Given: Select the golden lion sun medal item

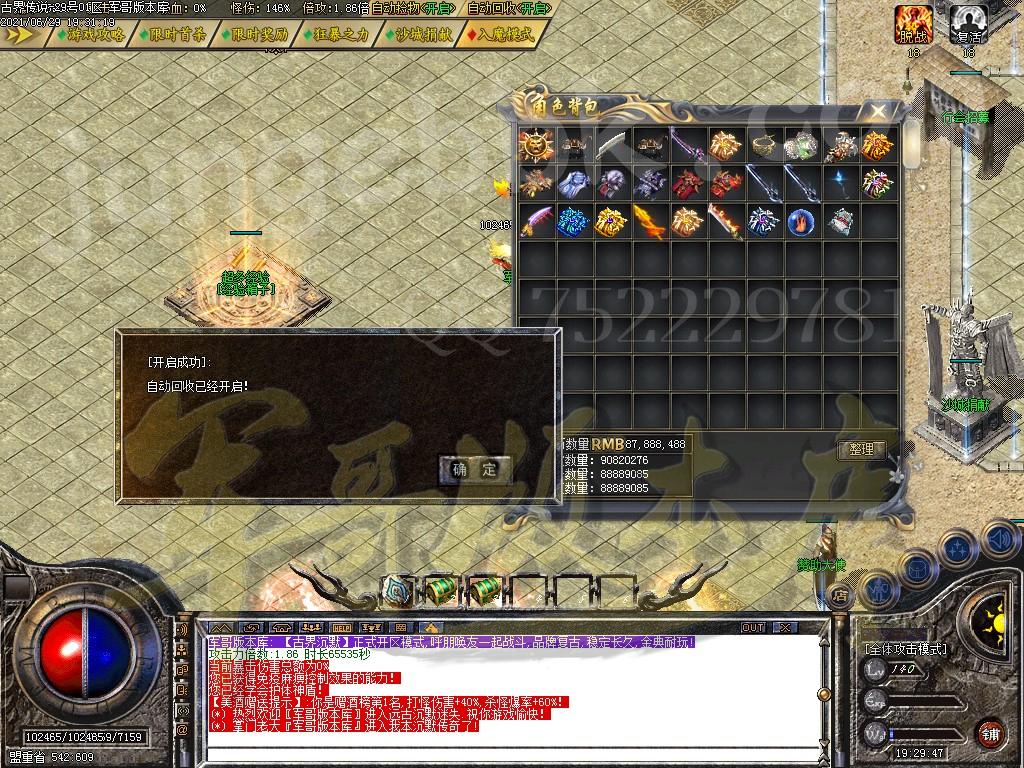Looking at the screenshot, I should click(536, 146).
